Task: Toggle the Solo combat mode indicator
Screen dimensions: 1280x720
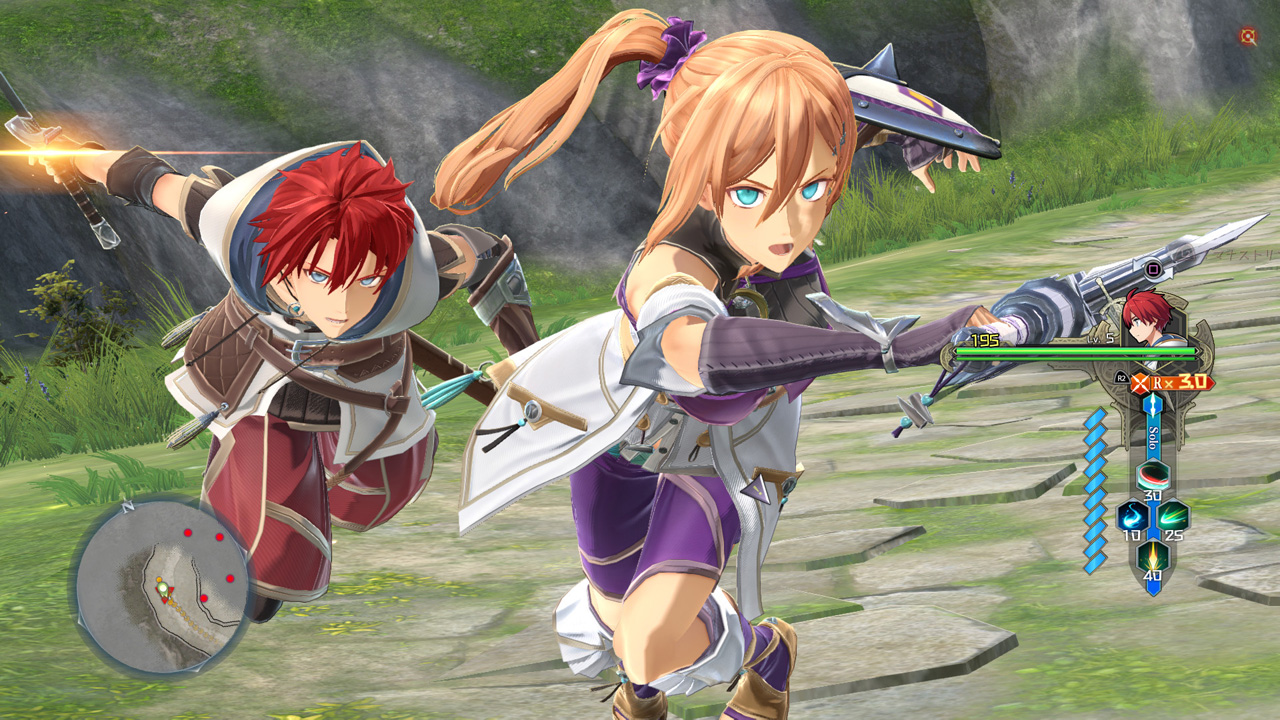Action: (1151, 435)
